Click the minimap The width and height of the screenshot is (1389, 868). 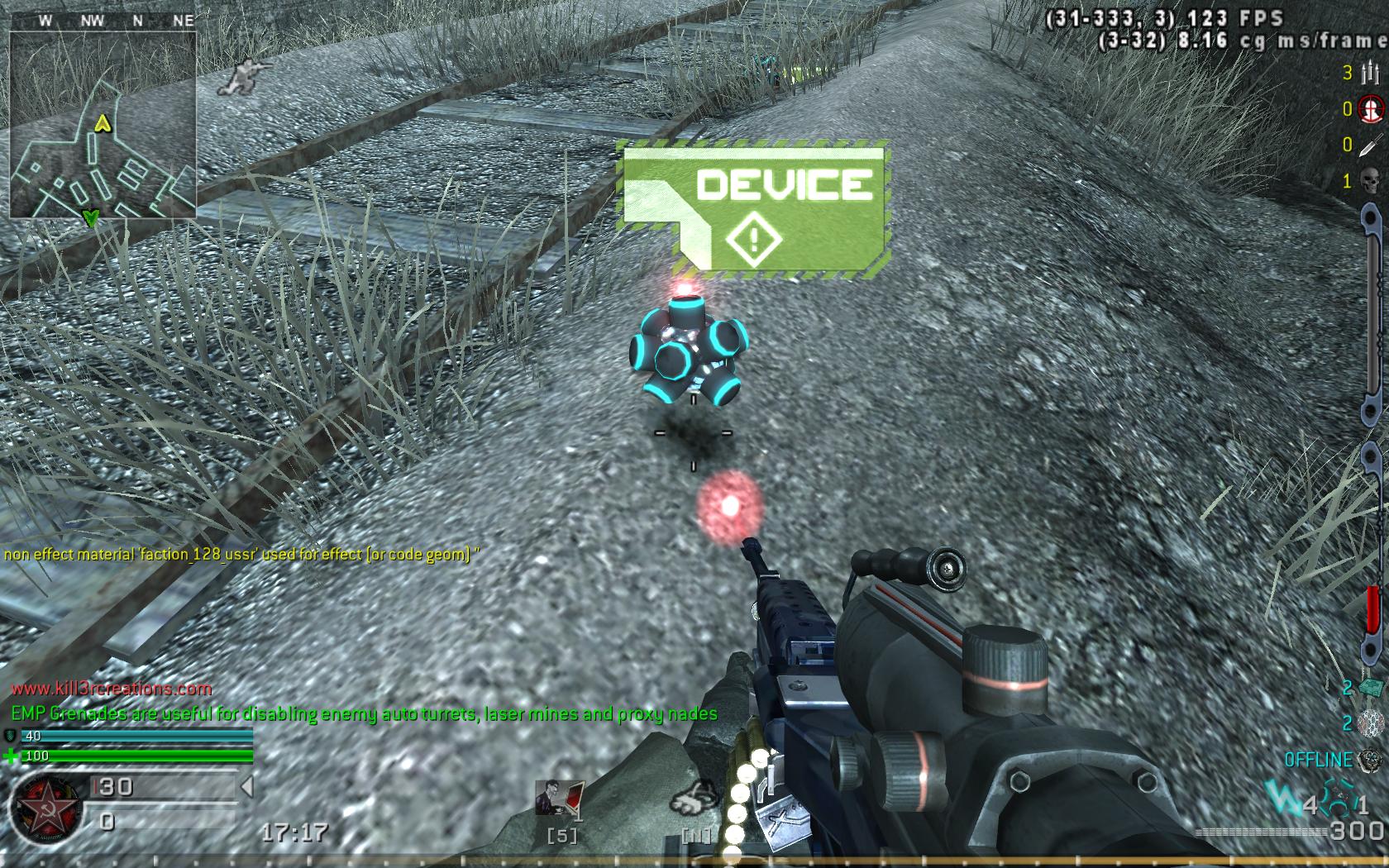coord(103,124)
